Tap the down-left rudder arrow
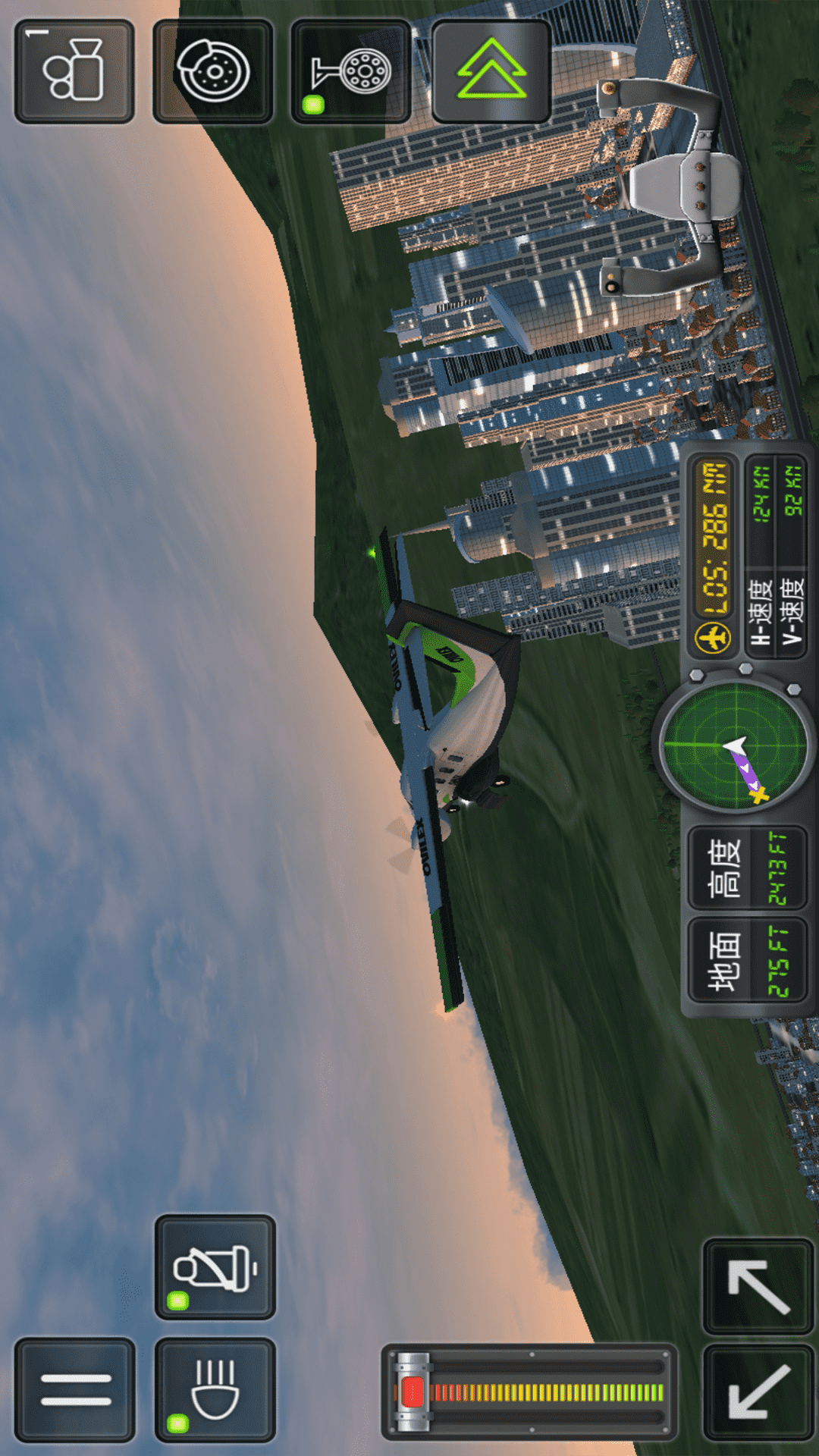819x1456 pixels. 758,1392
